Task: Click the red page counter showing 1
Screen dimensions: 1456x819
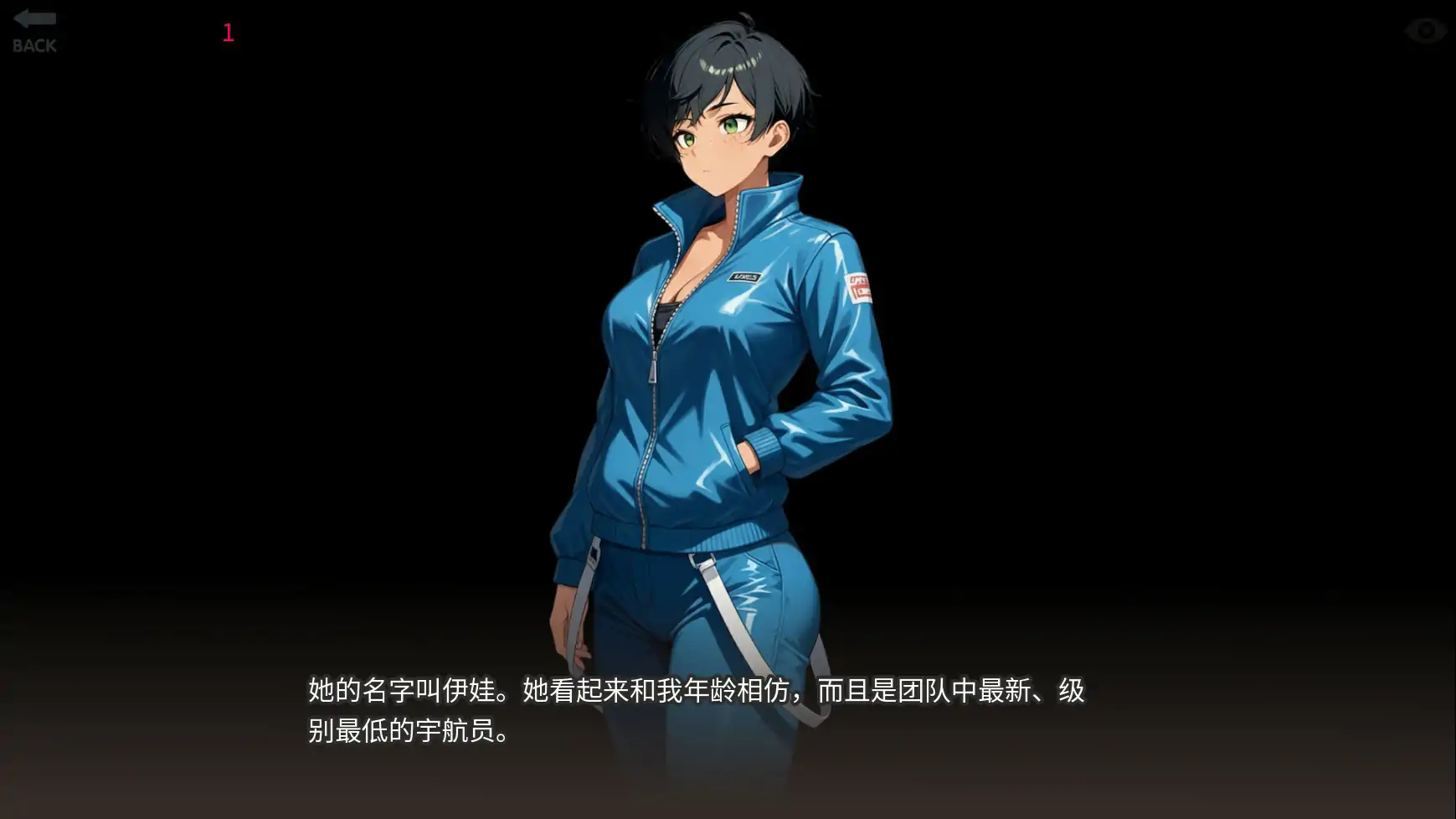Action: coord(227,33)
